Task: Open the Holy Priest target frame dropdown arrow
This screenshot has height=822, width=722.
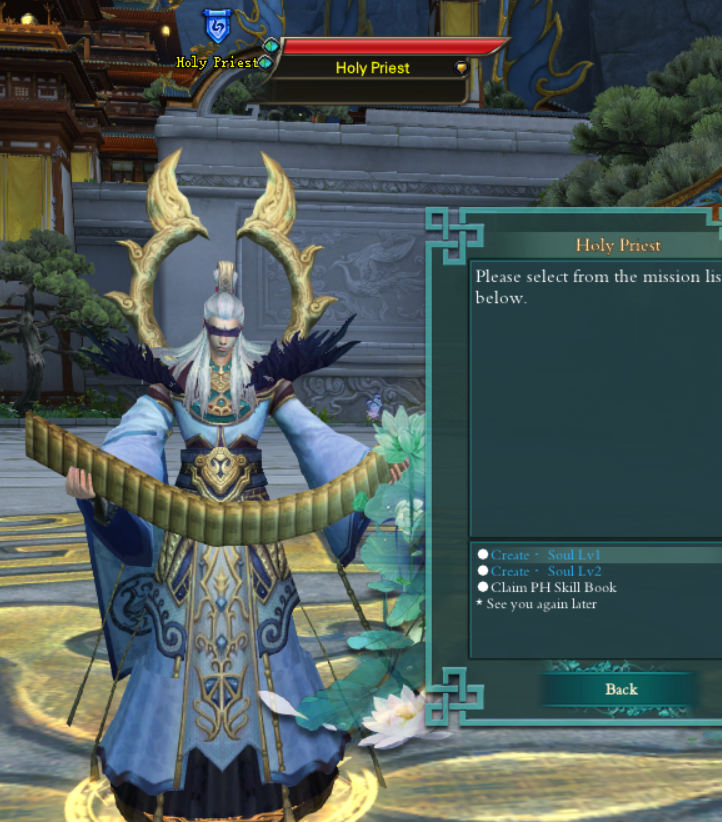Action: [461, 68]
